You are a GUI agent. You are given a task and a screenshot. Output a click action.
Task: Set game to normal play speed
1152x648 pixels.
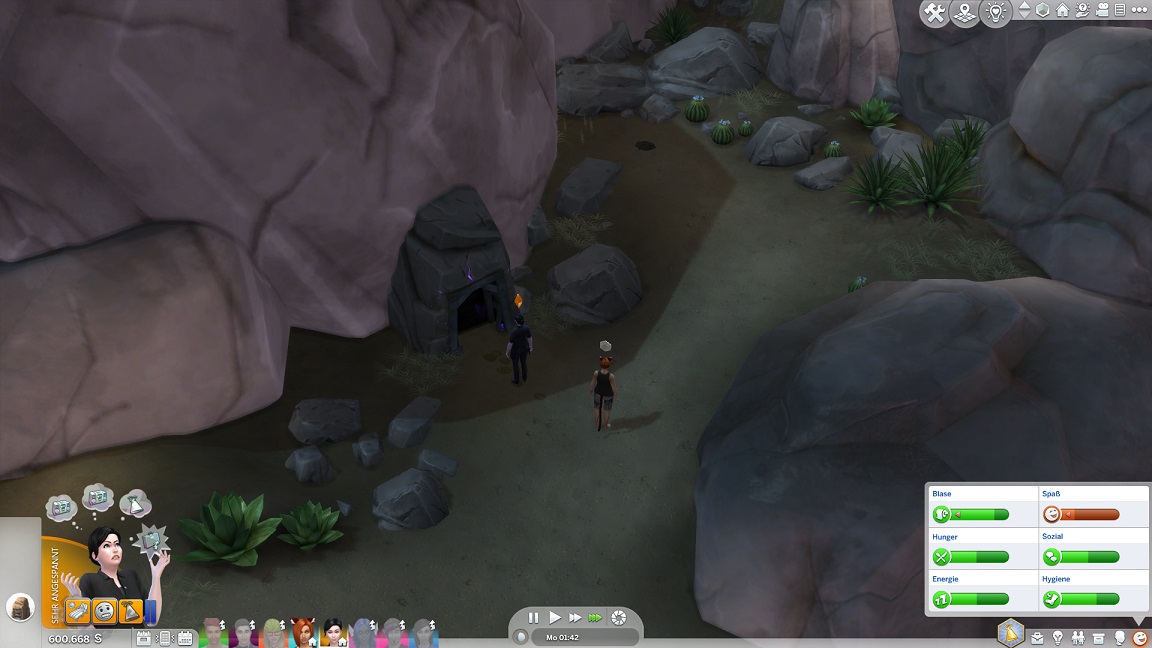(554, 618)
